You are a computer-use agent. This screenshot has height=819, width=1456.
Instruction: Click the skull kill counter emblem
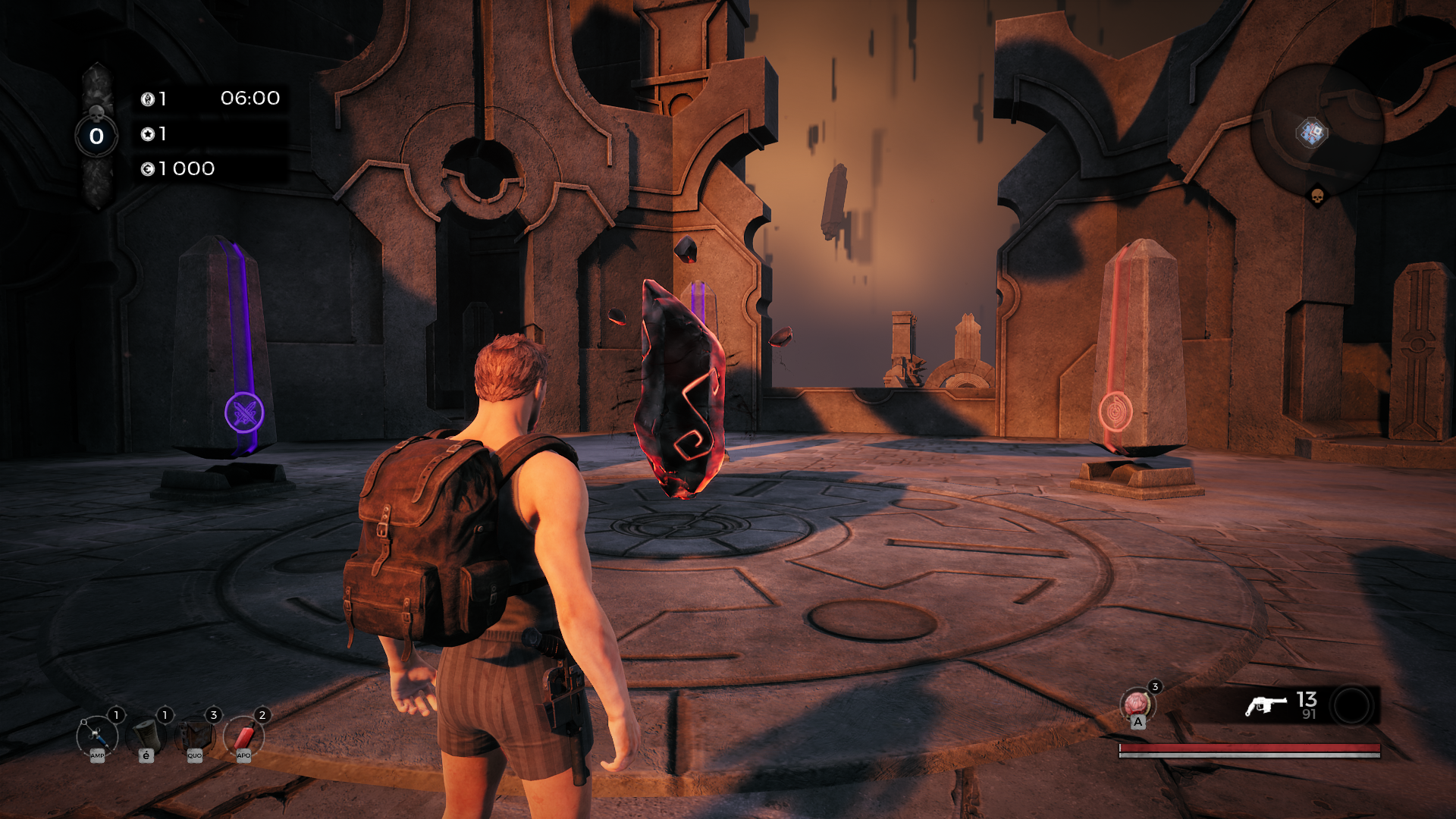point(96,135)
